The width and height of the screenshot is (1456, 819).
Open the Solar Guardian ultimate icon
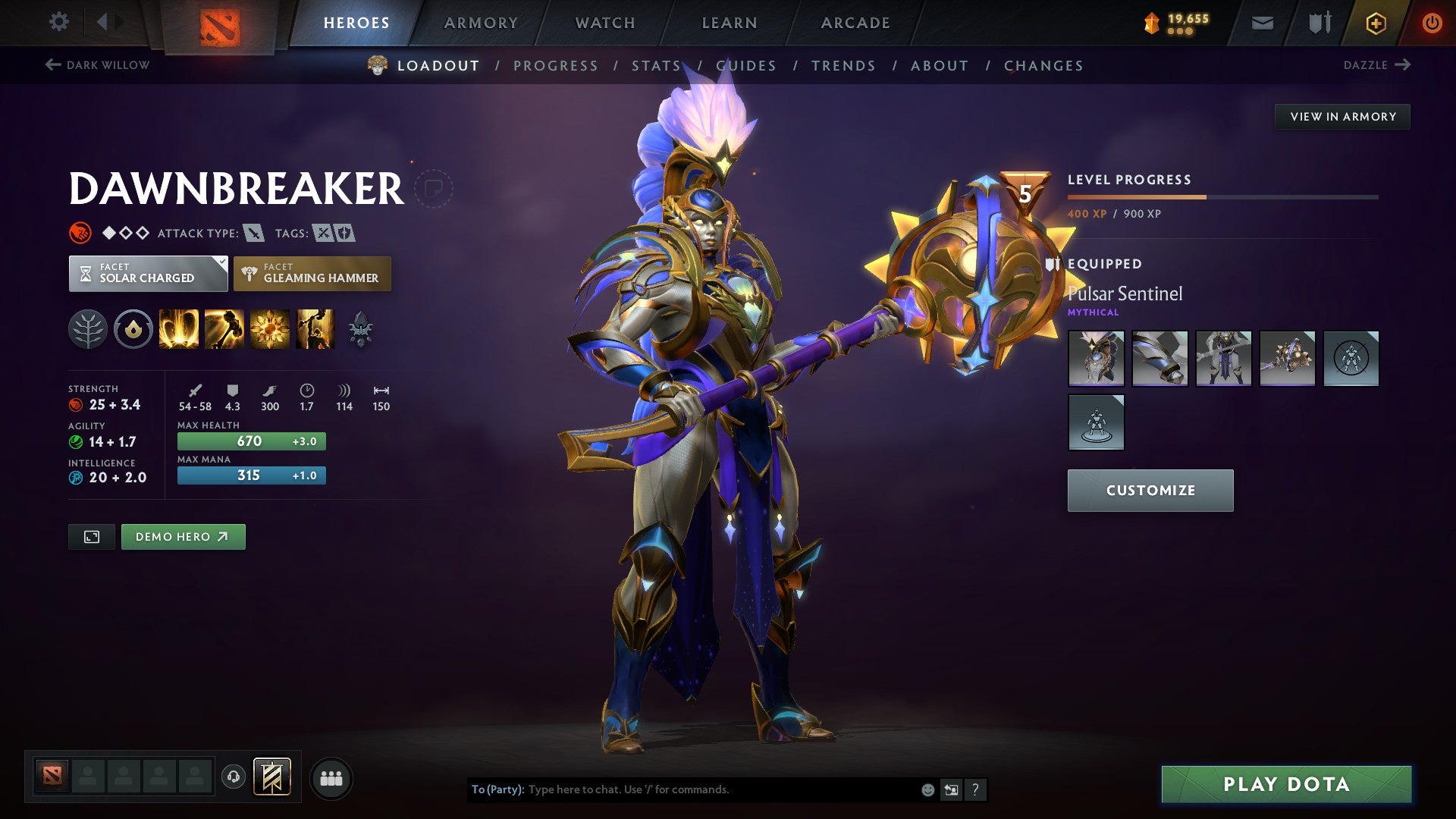click(314, 328)
